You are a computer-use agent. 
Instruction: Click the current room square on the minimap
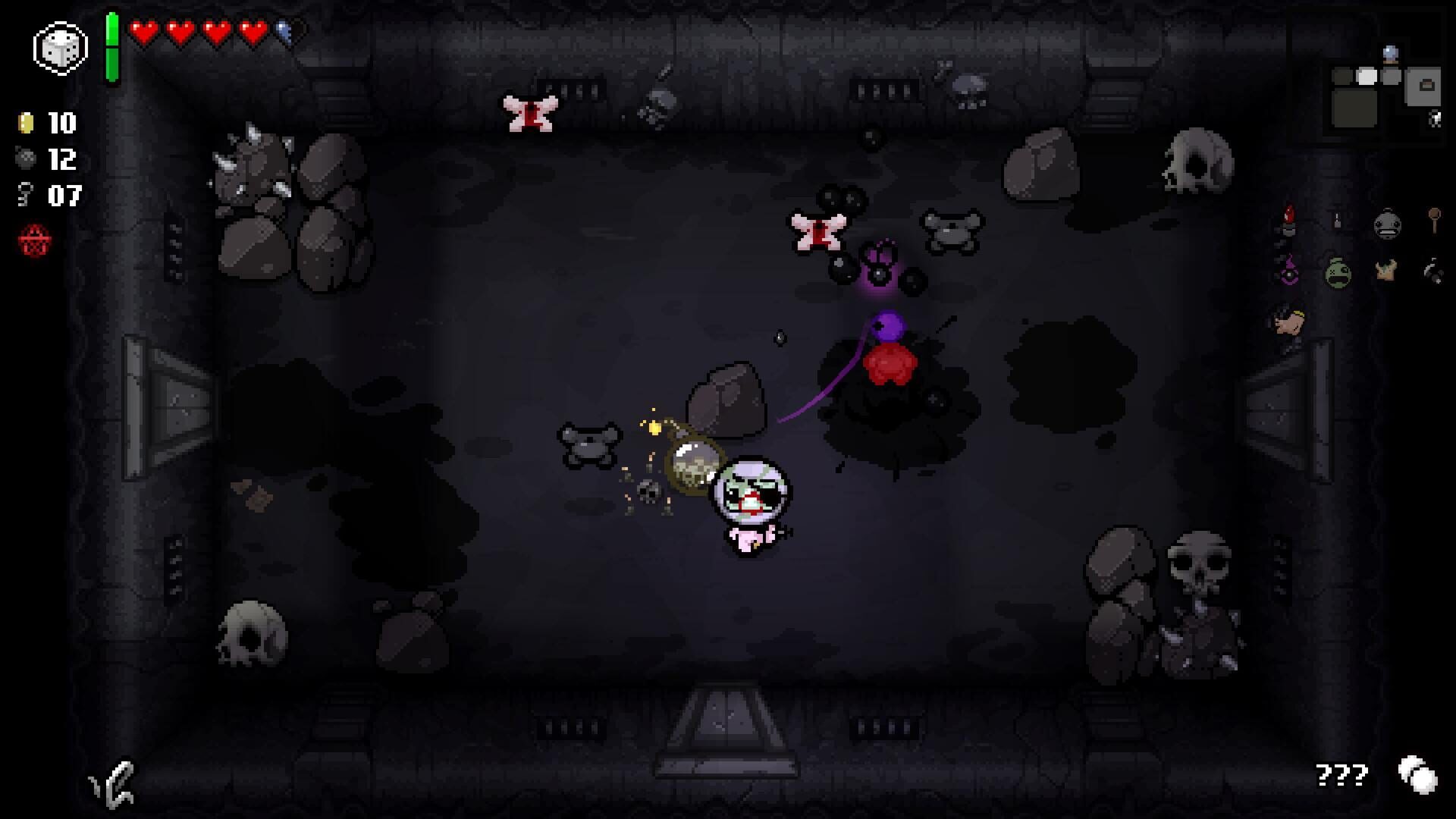pyautogui.click(x=1367, y=76)
